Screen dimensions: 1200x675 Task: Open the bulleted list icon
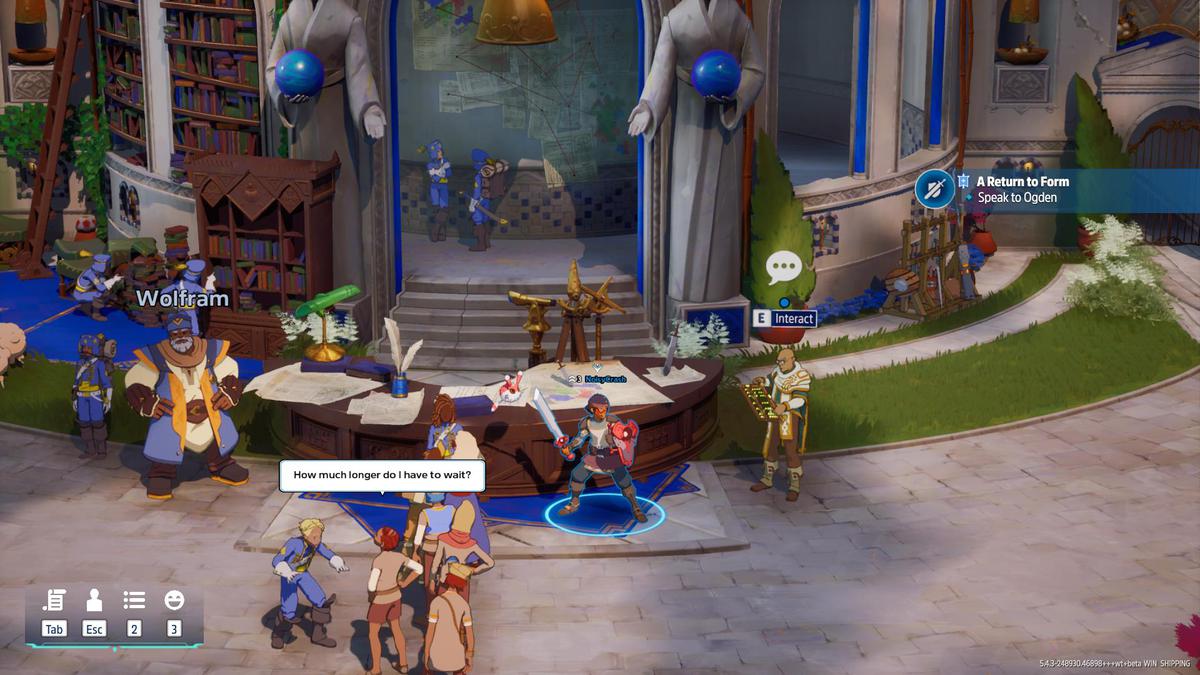pyautogui.click(x=134, y=600)
